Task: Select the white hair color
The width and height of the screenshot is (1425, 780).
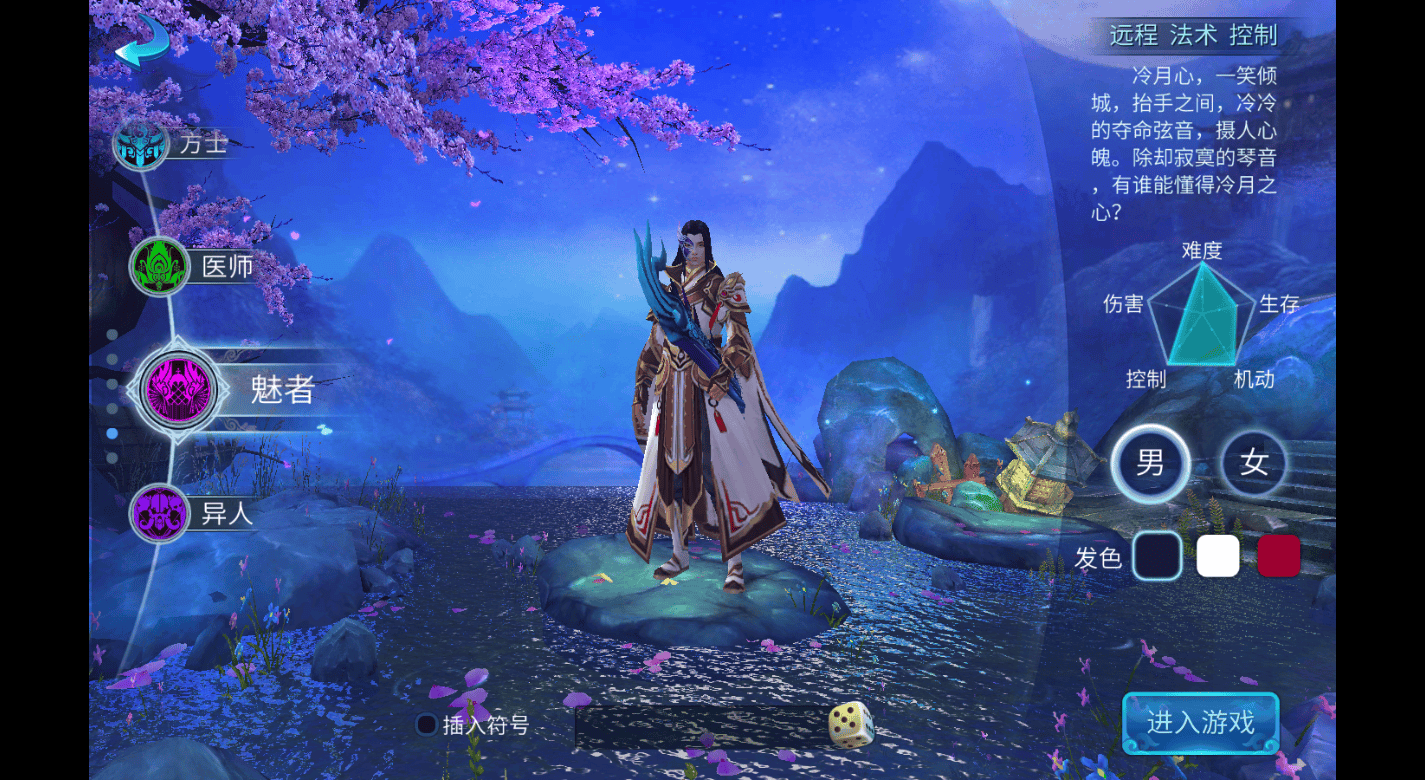Action: pyautogui.click(x=1218, y=556)
